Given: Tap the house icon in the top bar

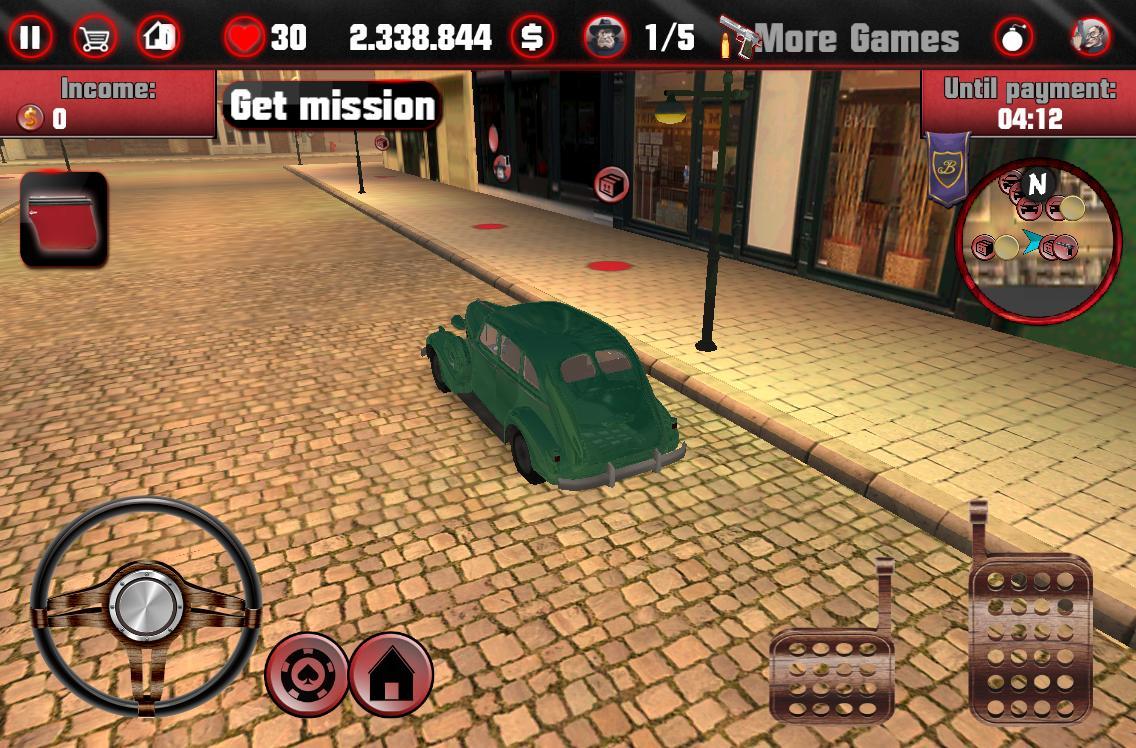Looking at the screenshot, I should pyautogui.click(x=158, y=38).
